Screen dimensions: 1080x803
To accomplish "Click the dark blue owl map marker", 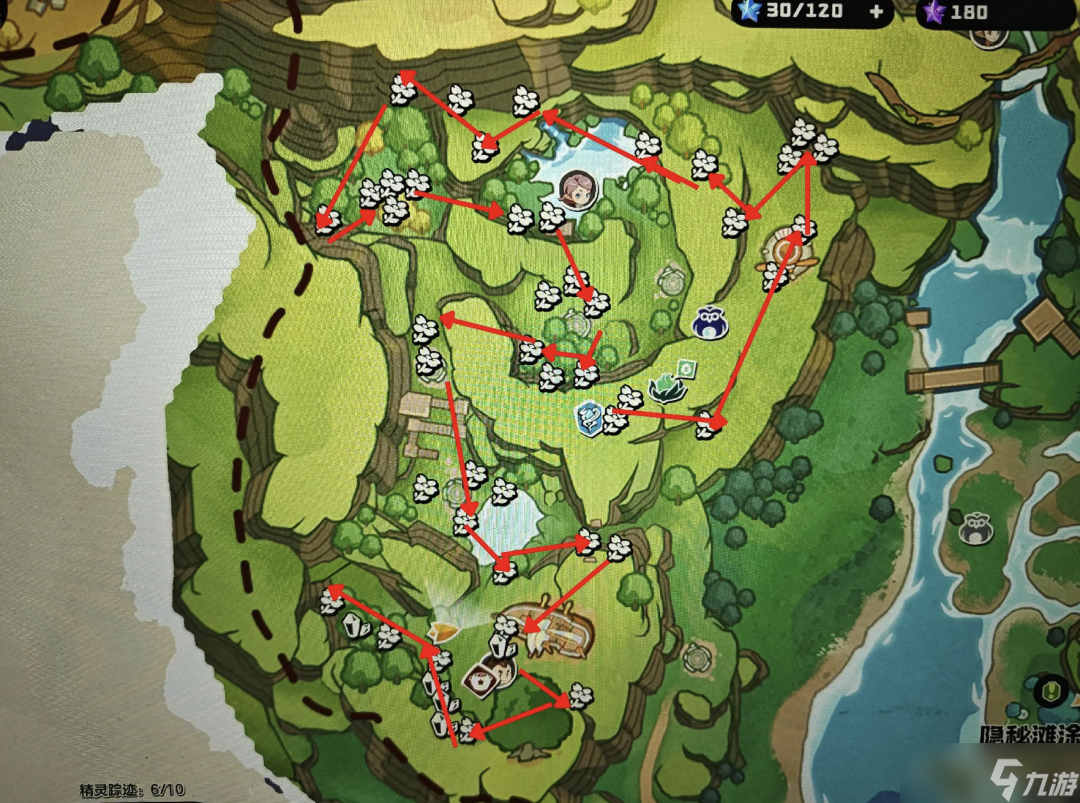I will [x=711, y=322].
